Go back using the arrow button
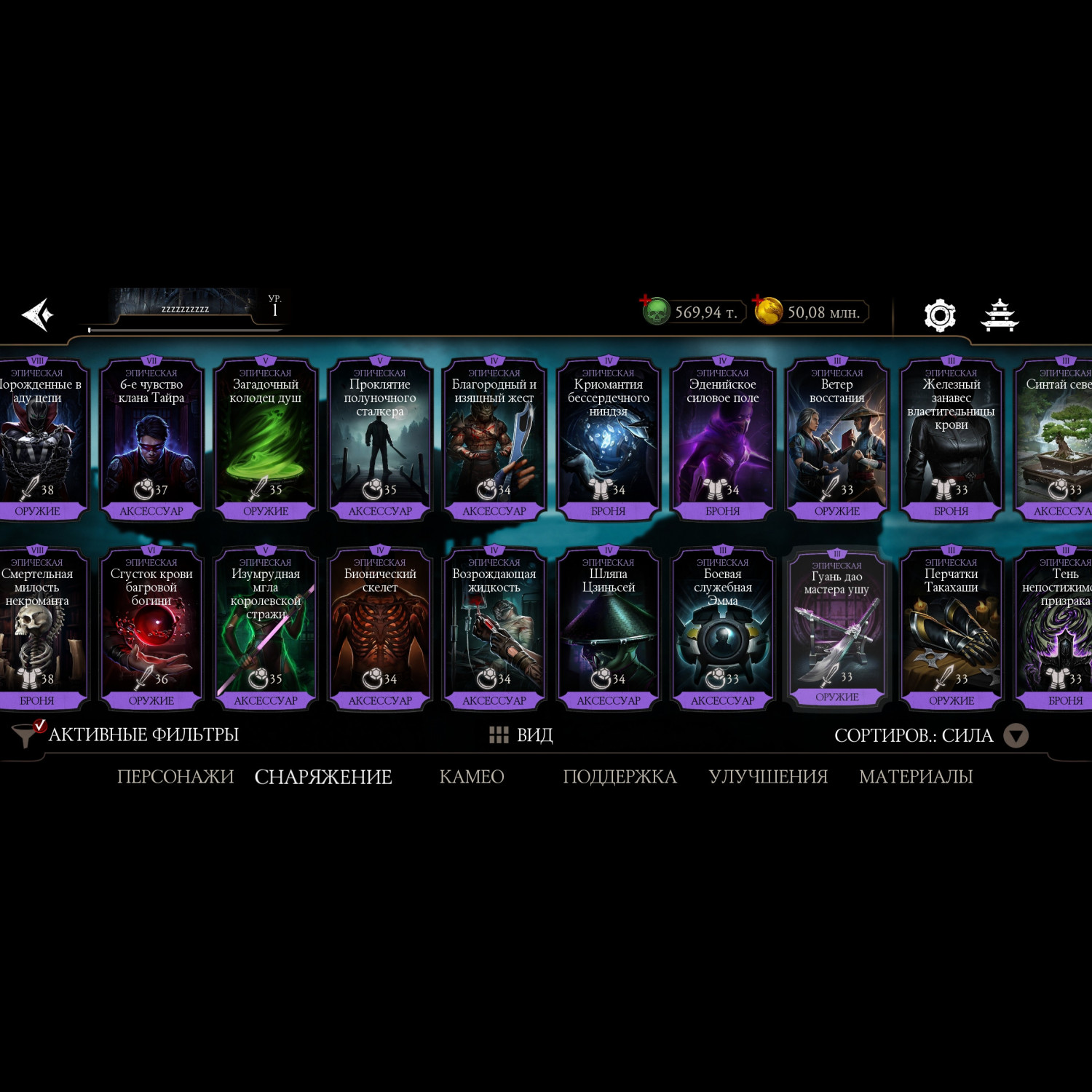 [x=38, y=314]
